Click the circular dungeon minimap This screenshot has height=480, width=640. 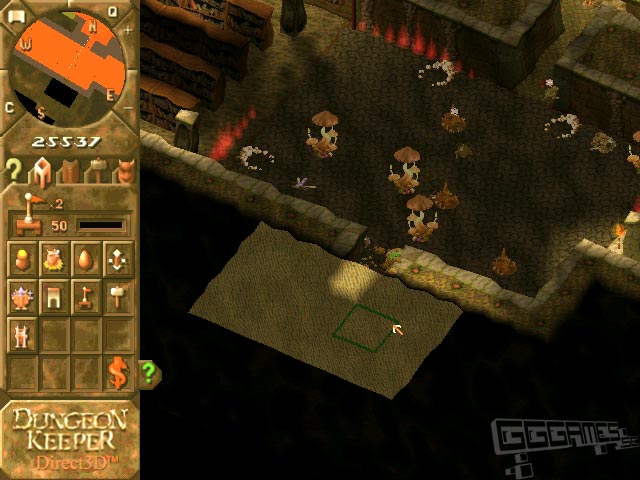(x=68, y=65)
